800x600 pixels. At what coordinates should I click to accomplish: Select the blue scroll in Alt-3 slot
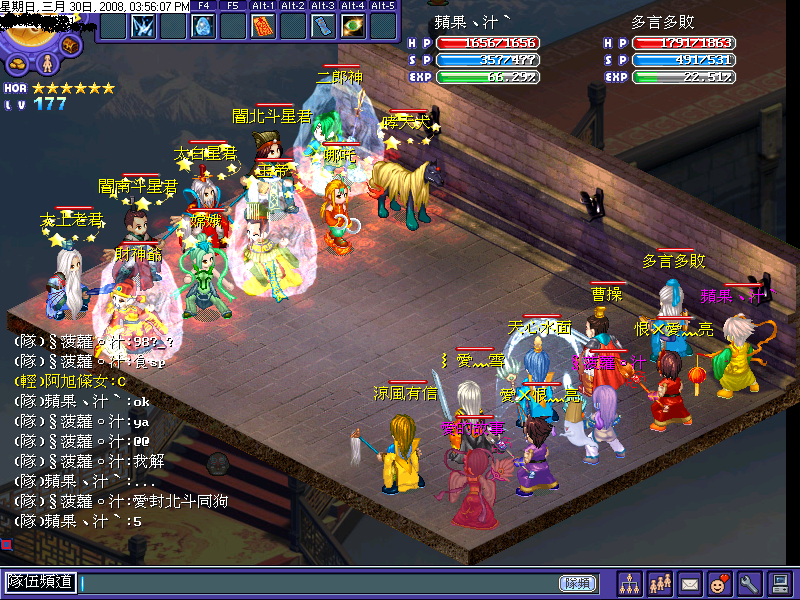click(323, 26)
